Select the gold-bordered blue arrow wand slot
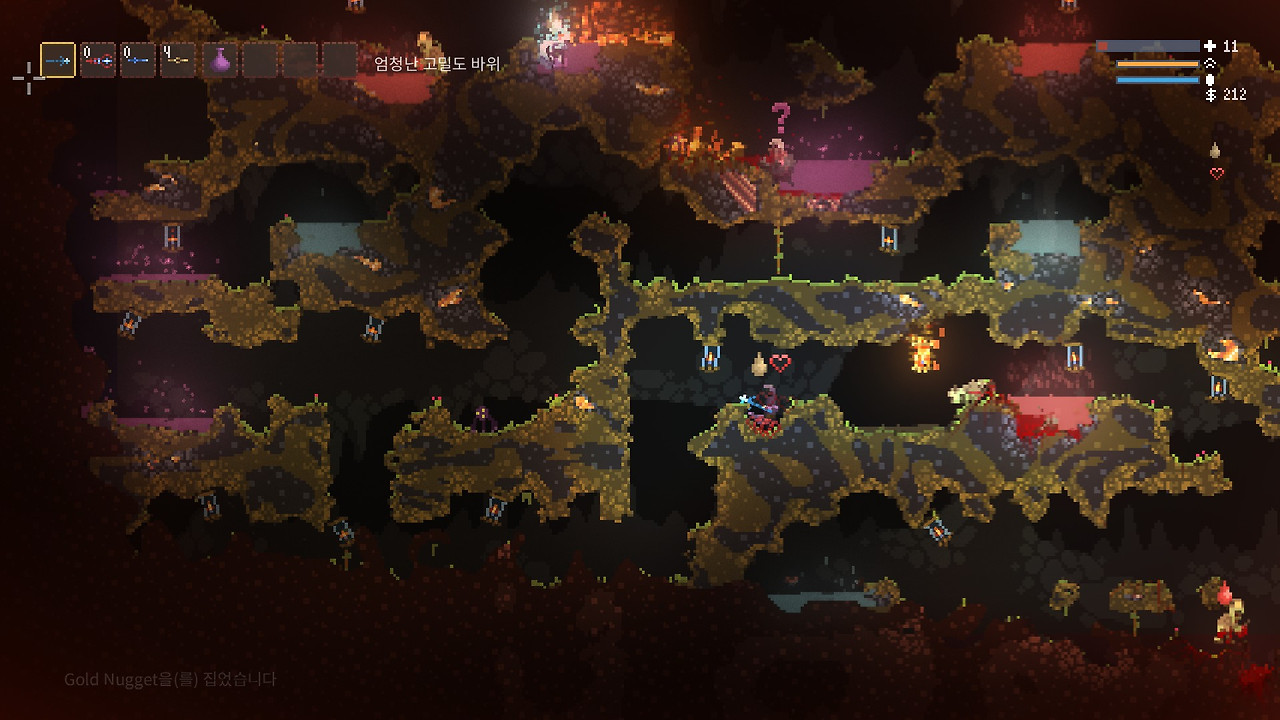1280x720 pixels. coord(58,60)
